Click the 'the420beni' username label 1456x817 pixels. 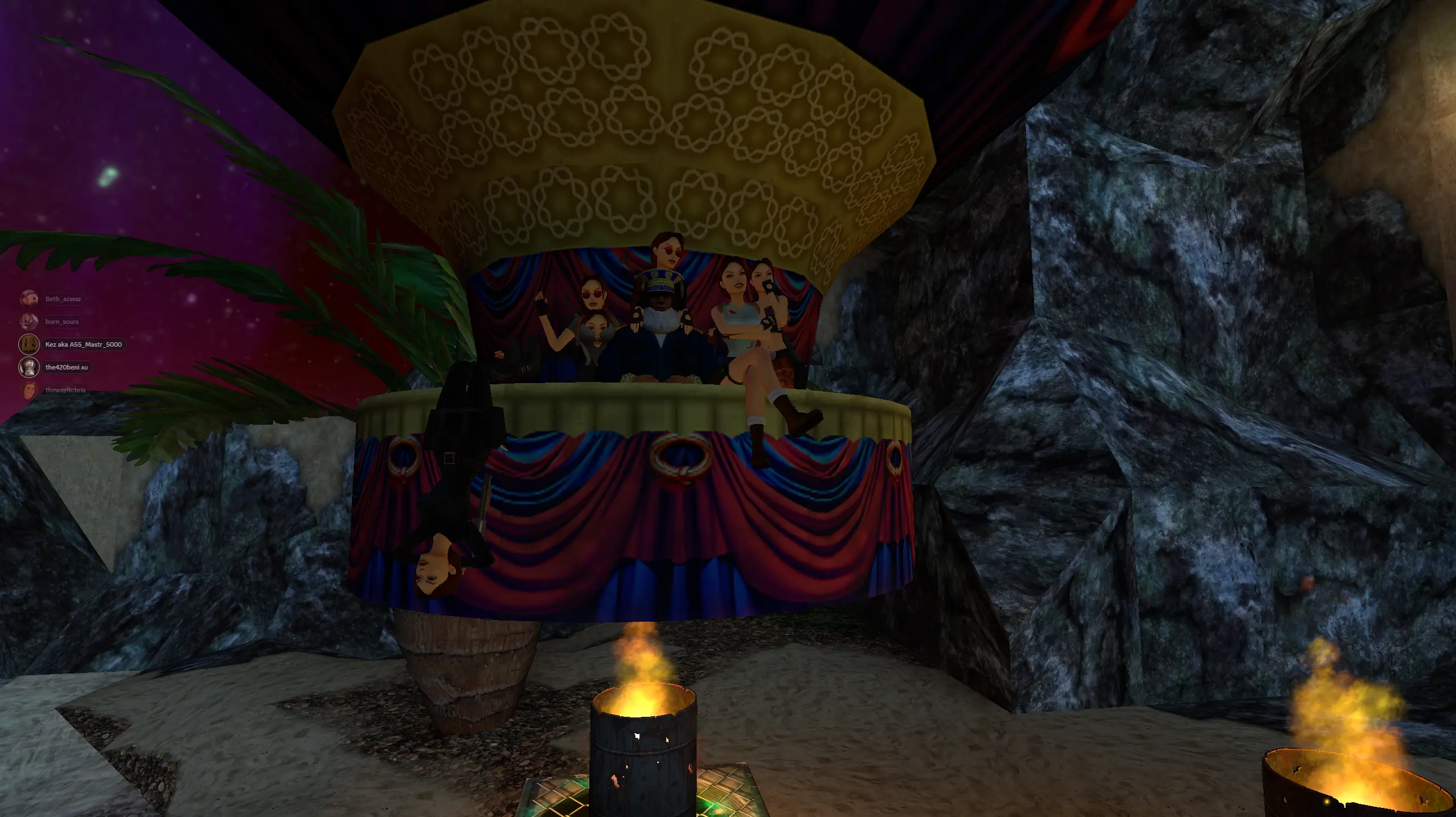tap(64, 367)
